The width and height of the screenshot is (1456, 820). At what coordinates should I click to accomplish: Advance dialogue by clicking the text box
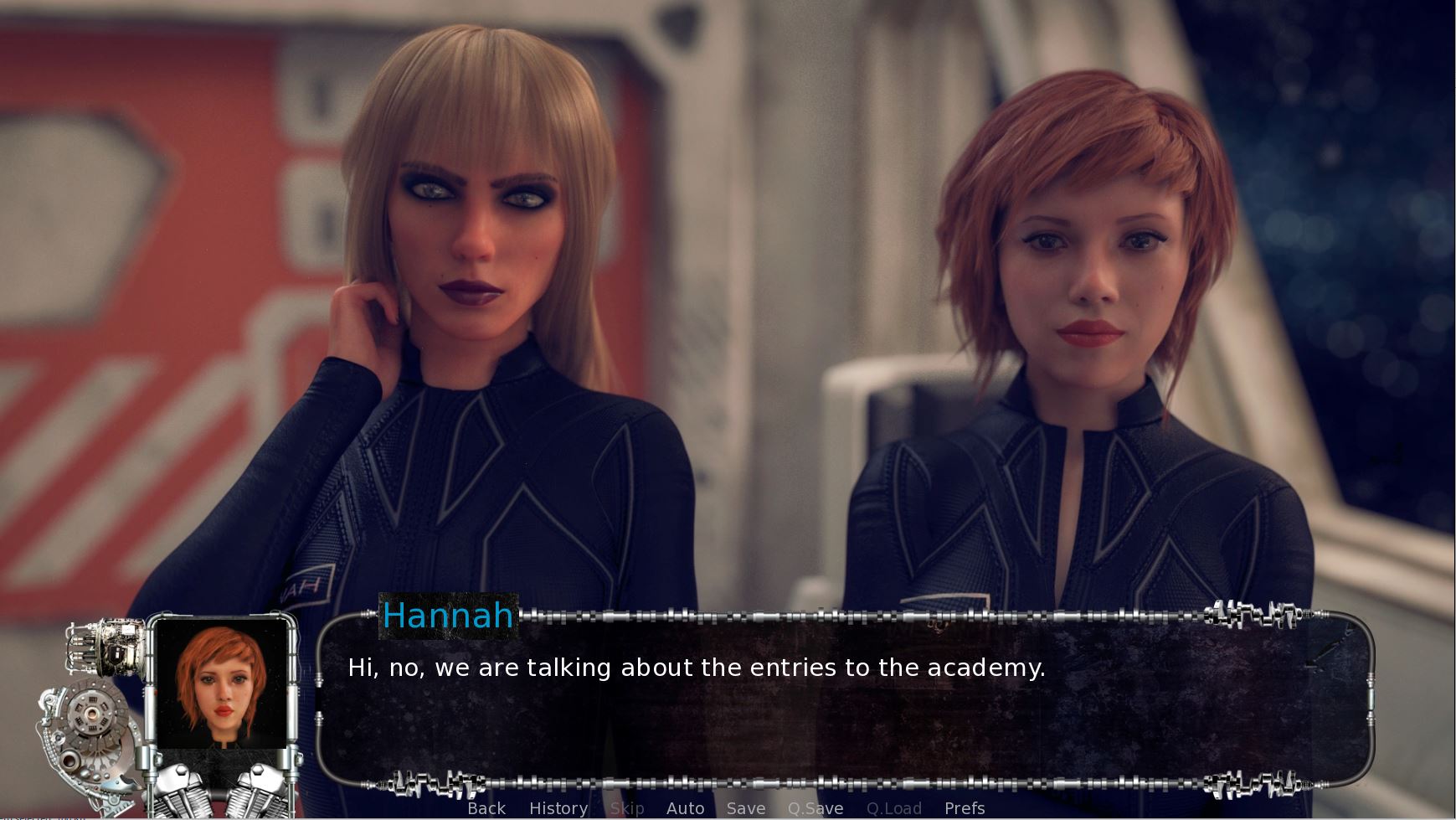point(844,712)
